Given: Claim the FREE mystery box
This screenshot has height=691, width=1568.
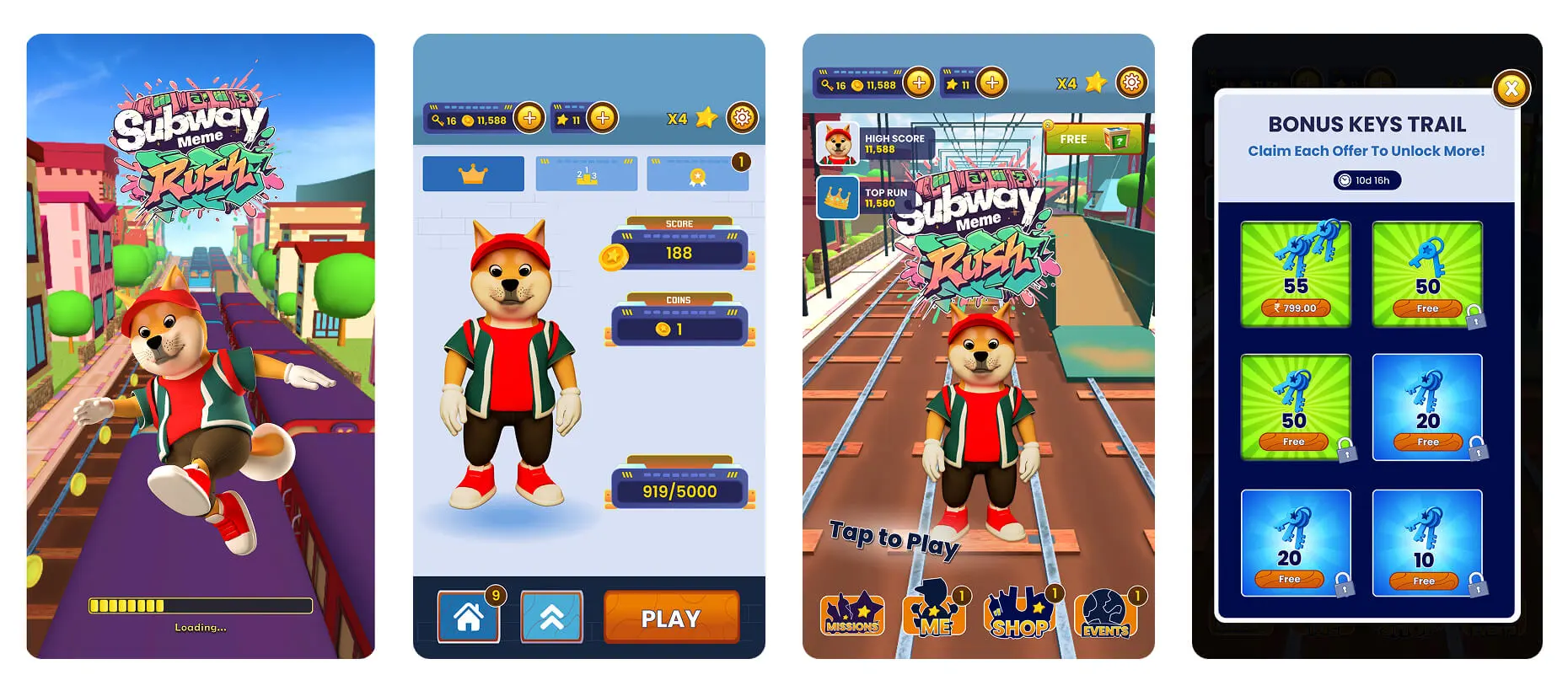Looking at the screenshot, I should pyautogui.click(x=1093, y=137).
